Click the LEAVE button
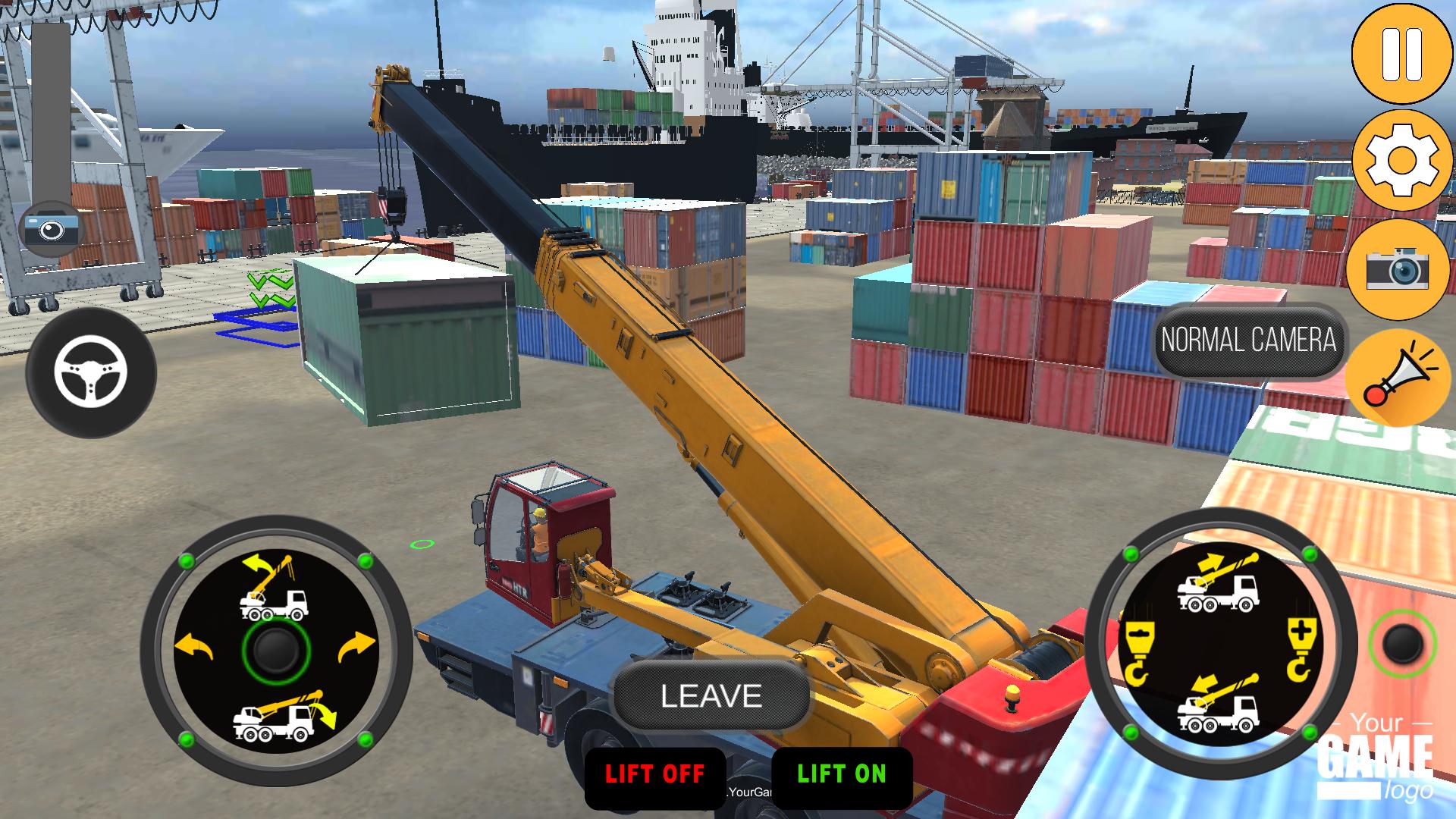1456x819 pixels. pyautogui.click(x=711, y=696)
